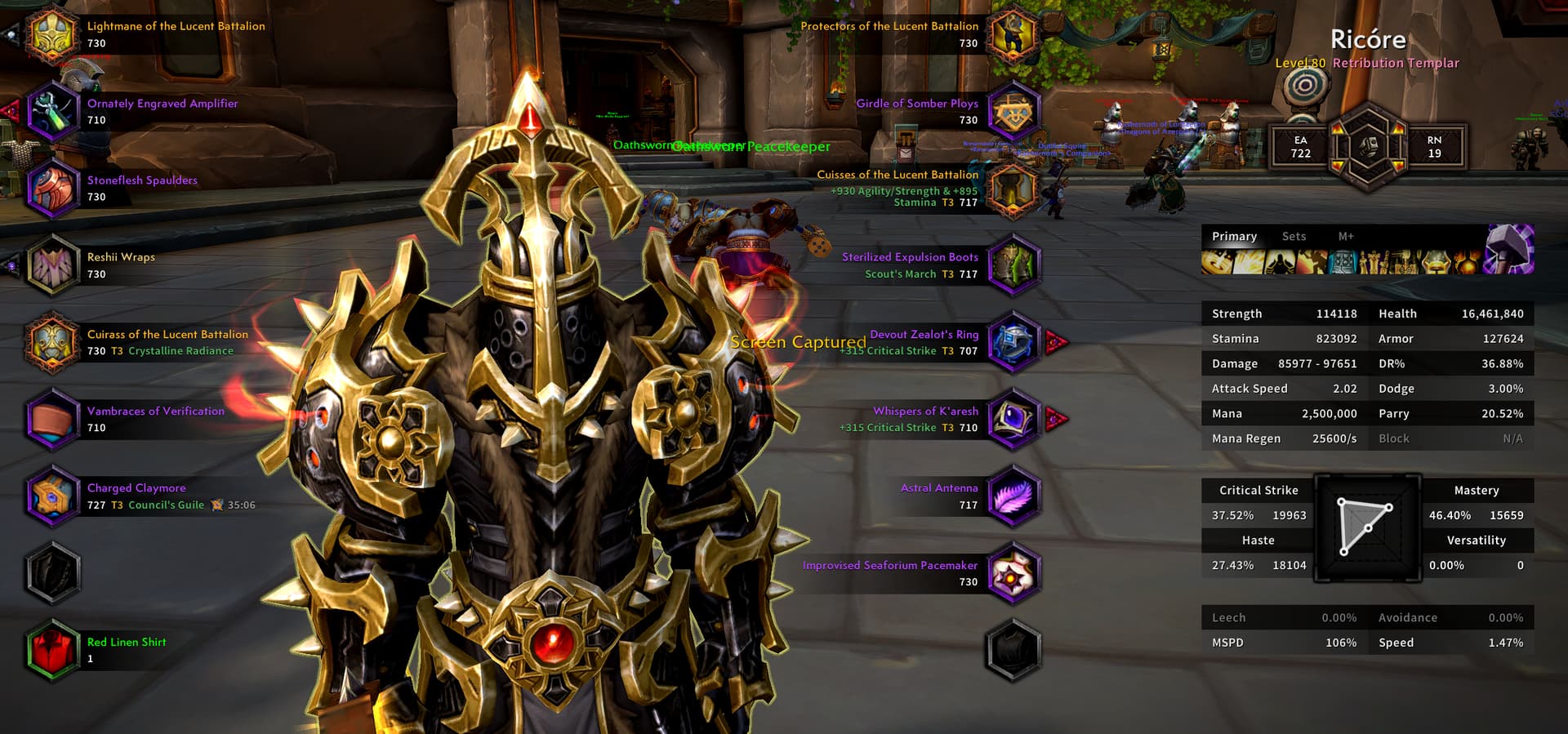Choose the Vambraces of Verification wrist slot
The image size is (1568, 734).
(x=52, y=419)
